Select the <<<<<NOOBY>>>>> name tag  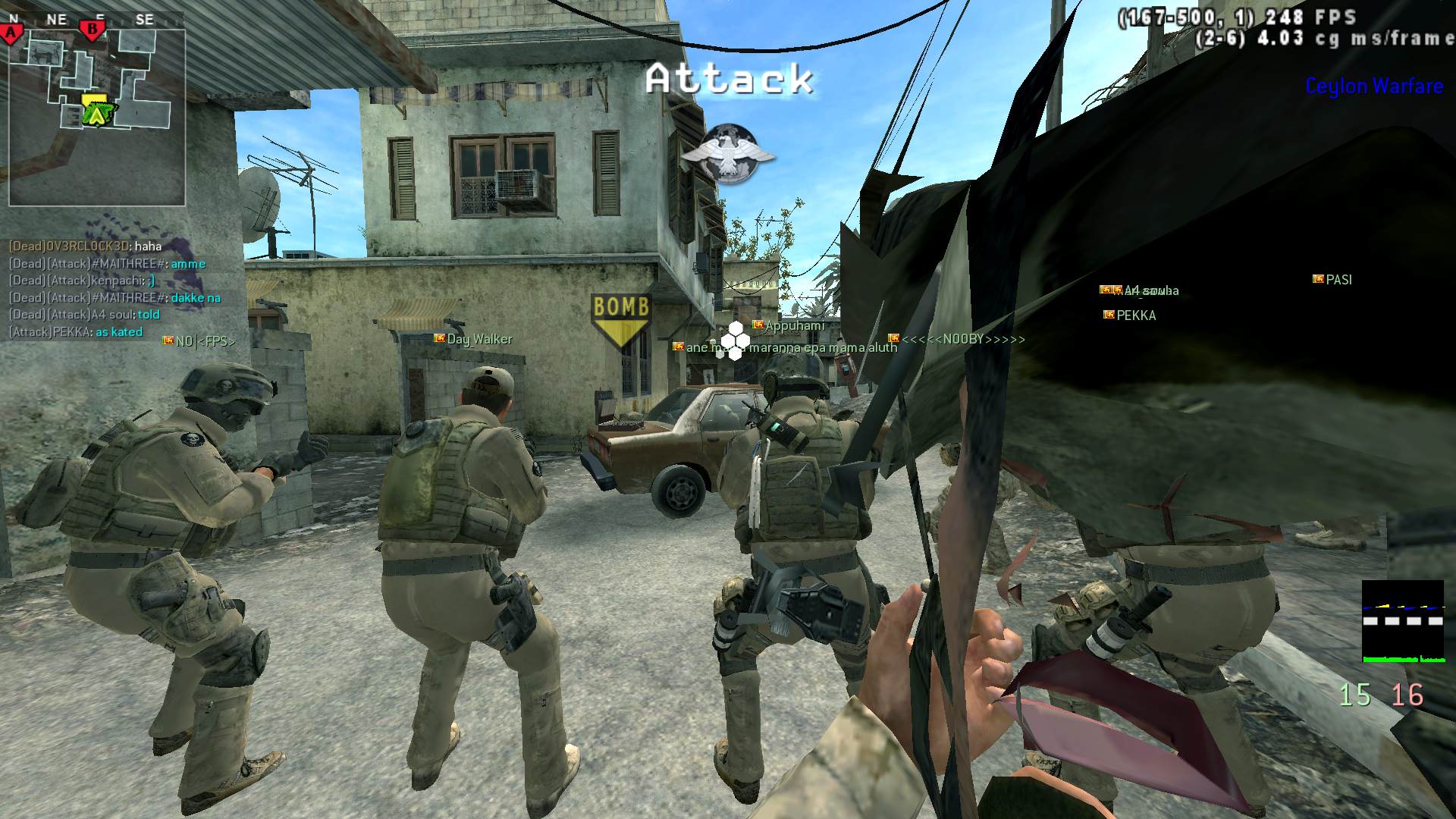pyautogui.click(x=962, y=339)
